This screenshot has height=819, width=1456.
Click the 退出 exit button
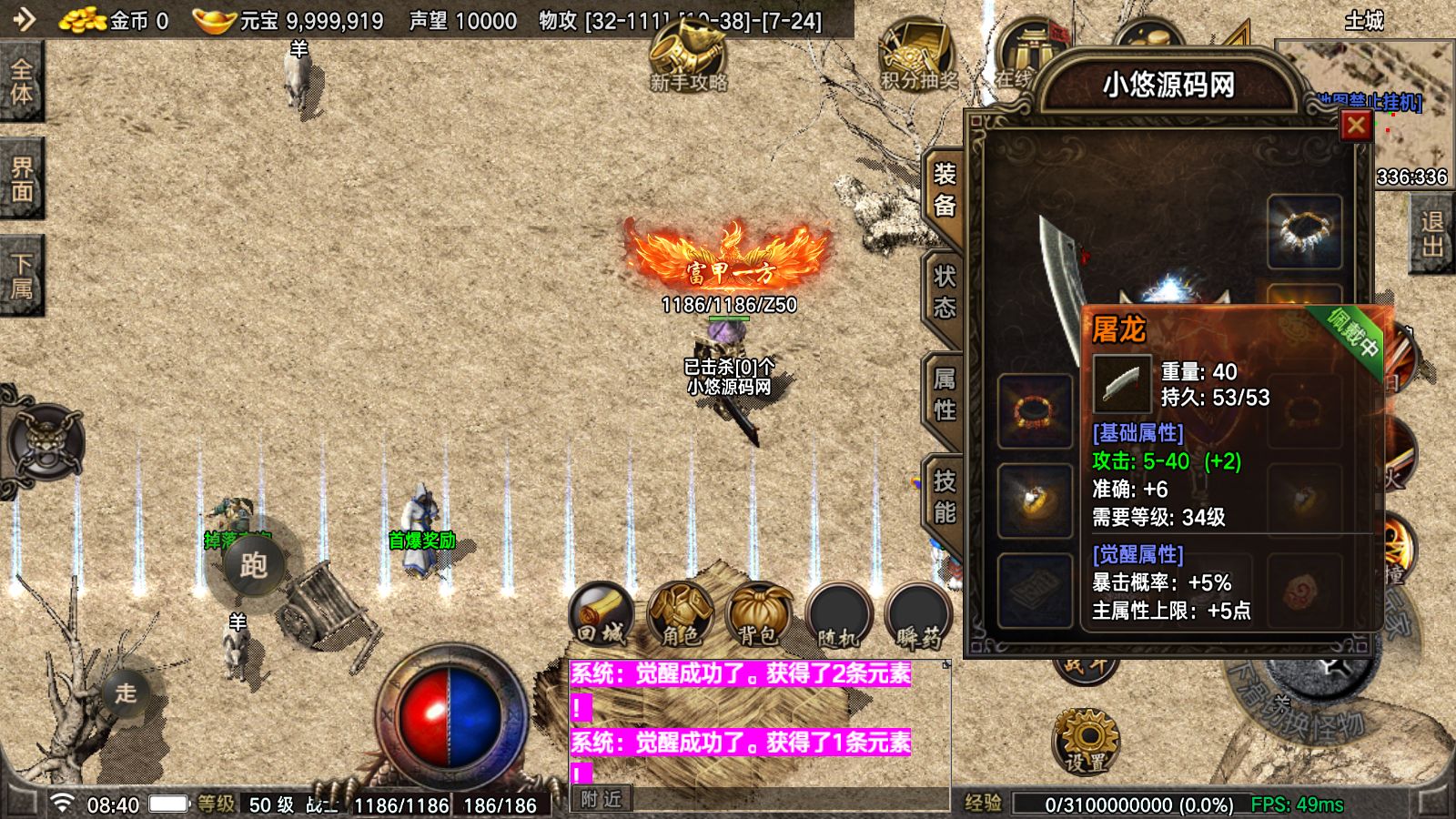coord(1431,235)
